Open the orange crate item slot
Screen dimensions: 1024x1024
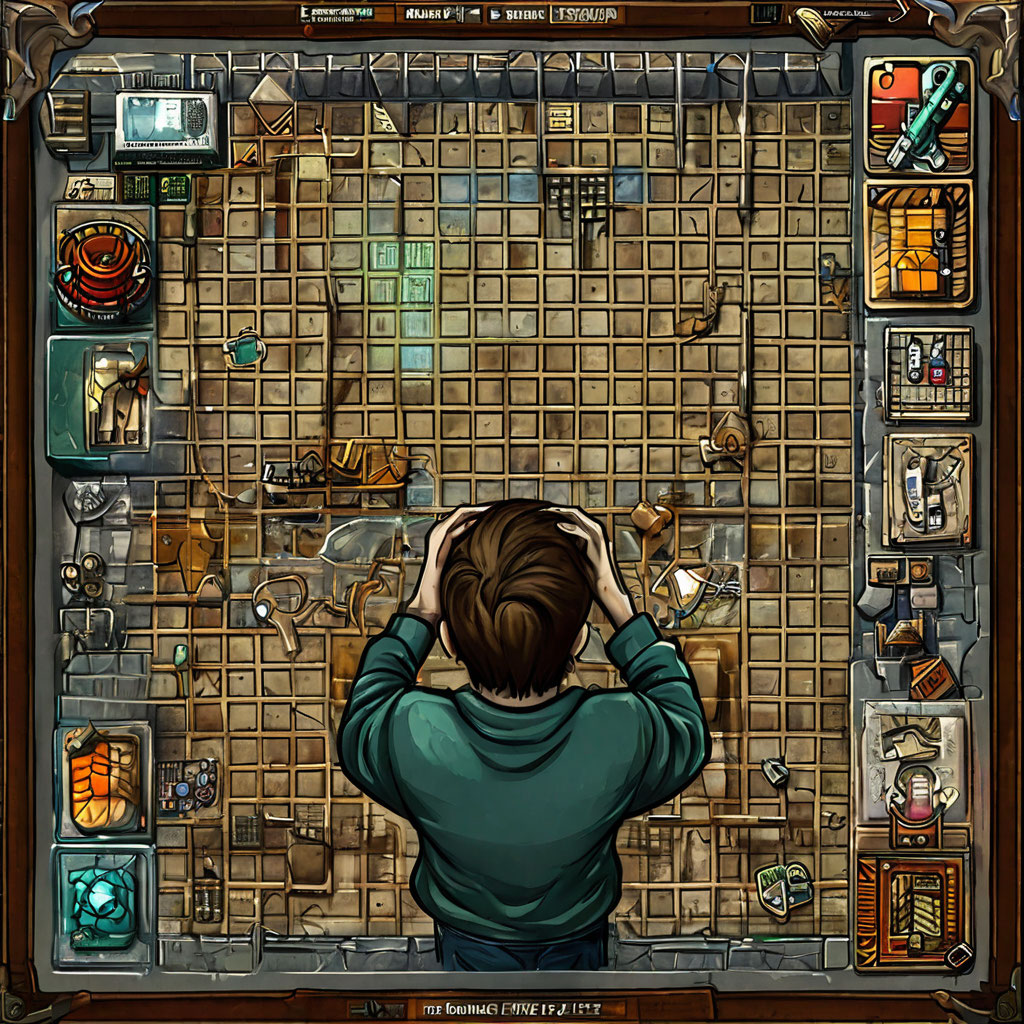pyautogui.click(x=918, y=243)
